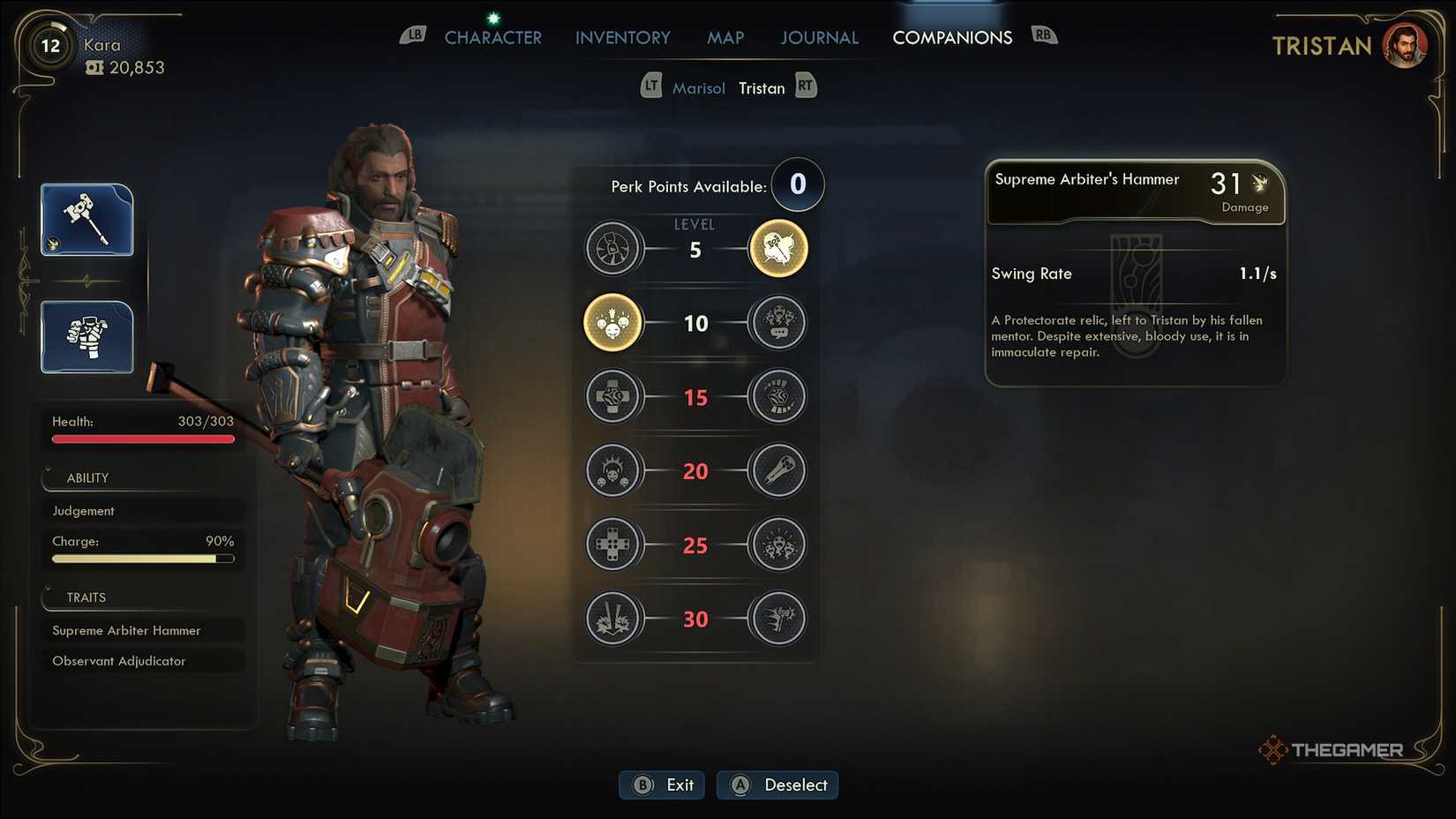Go to the Map tab
This screenshot has height=819, width=1456.
point(725,38)
